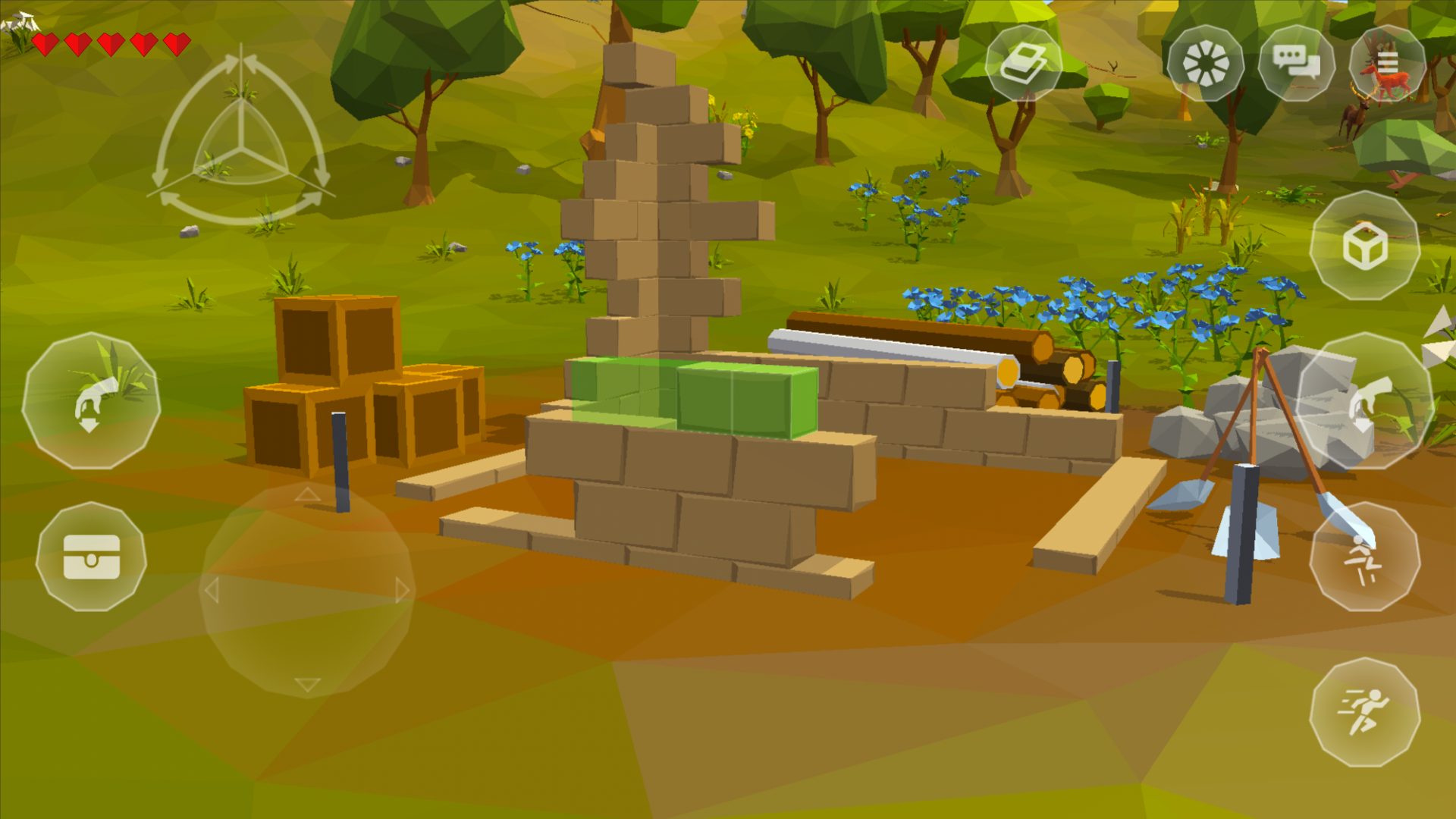The image size is (1456, 819).
Task: Open the settings wheel icon
Action: (1207, 66)
